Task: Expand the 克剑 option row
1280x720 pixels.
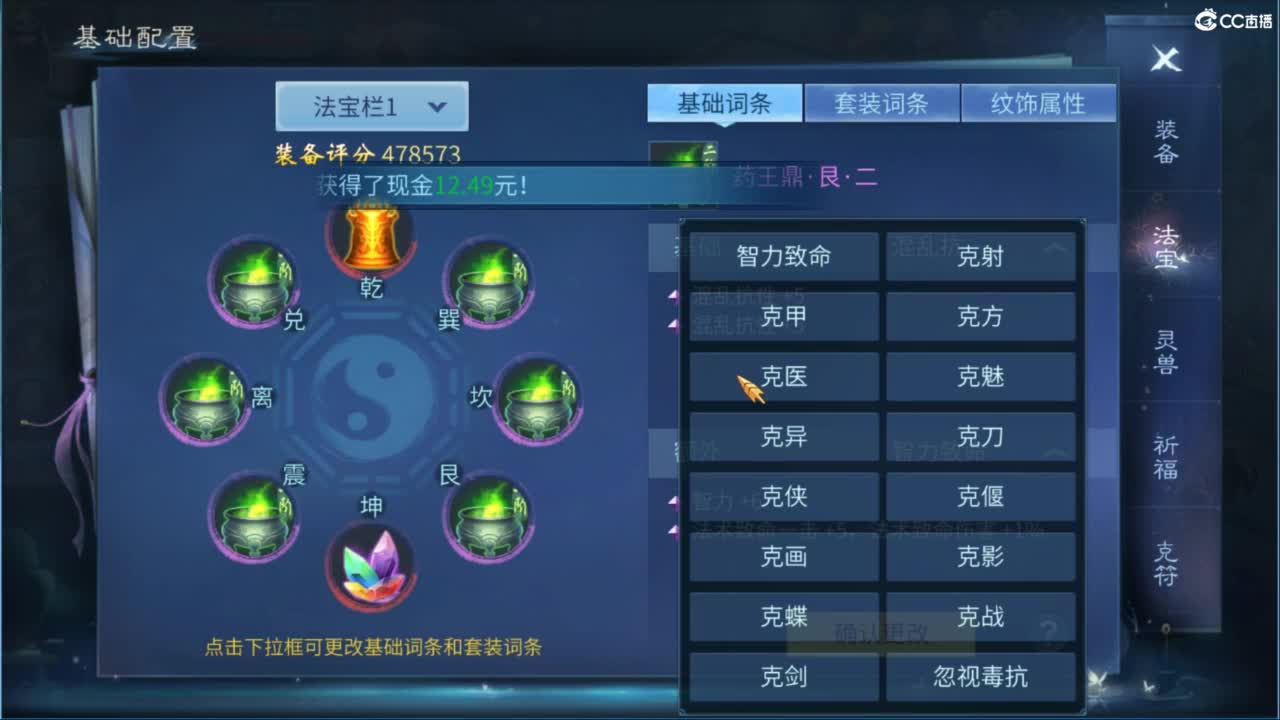Action: point(783,677)
